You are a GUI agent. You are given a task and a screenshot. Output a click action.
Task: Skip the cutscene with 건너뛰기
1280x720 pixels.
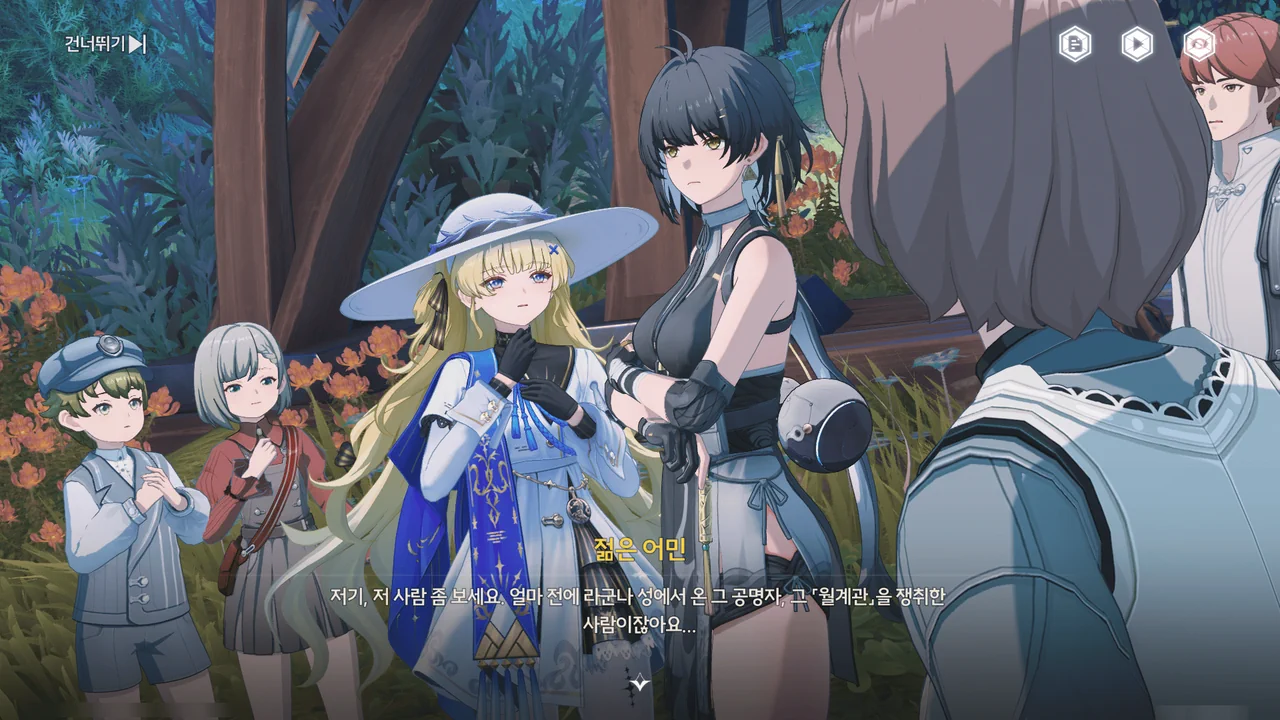[106, 44]
